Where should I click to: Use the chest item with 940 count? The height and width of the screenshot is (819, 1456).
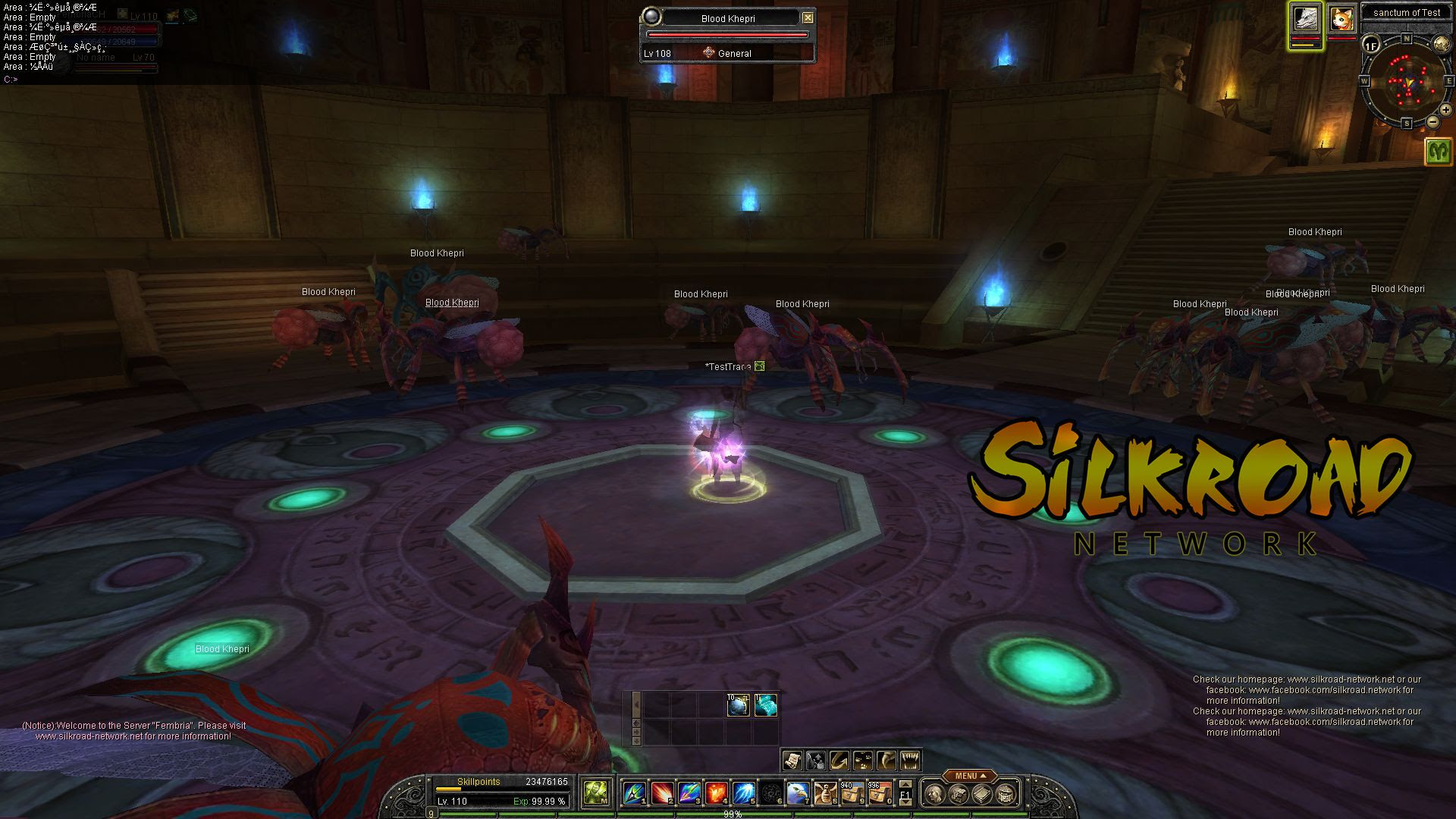point(852,793)
